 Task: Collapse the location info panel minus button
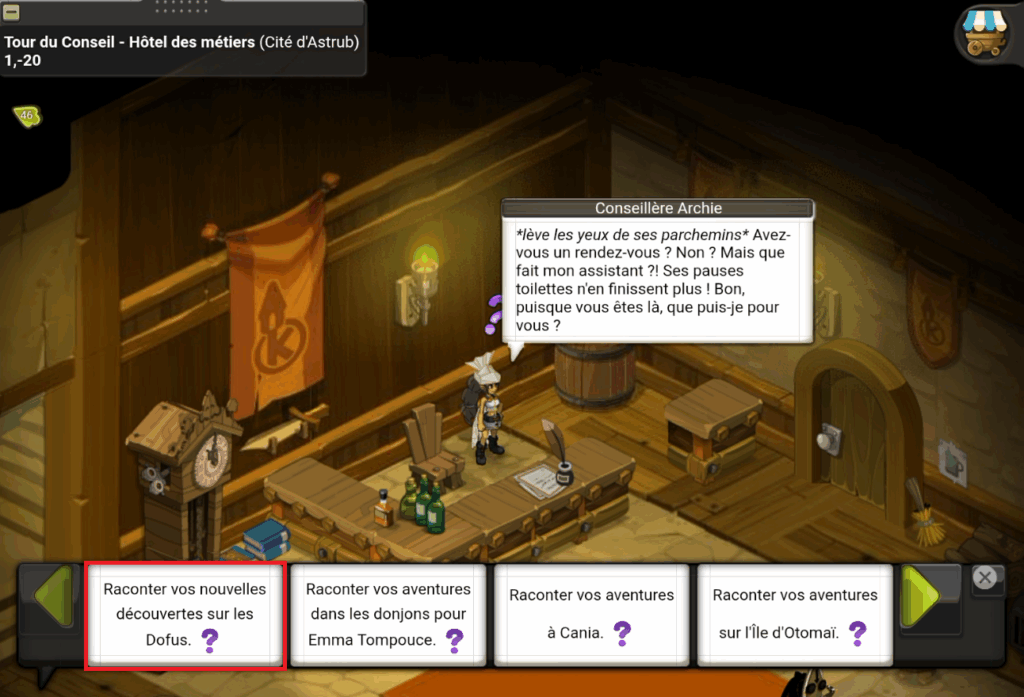tap(12, 13)
